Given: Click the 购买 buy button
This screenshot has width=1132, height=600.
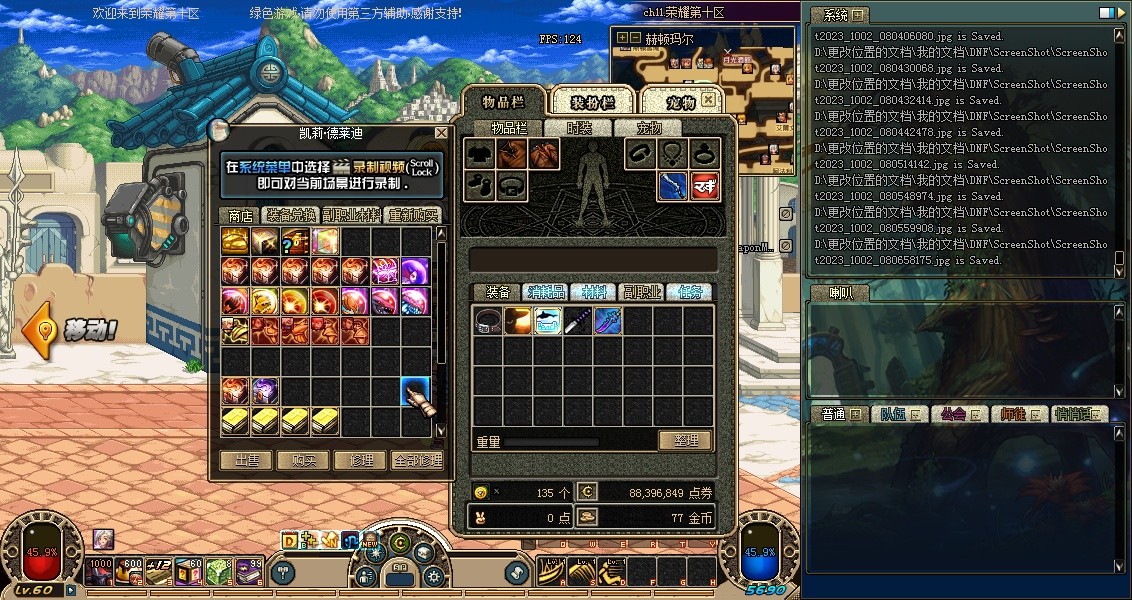Looking at the screenshot, I should tap(303, 460).
